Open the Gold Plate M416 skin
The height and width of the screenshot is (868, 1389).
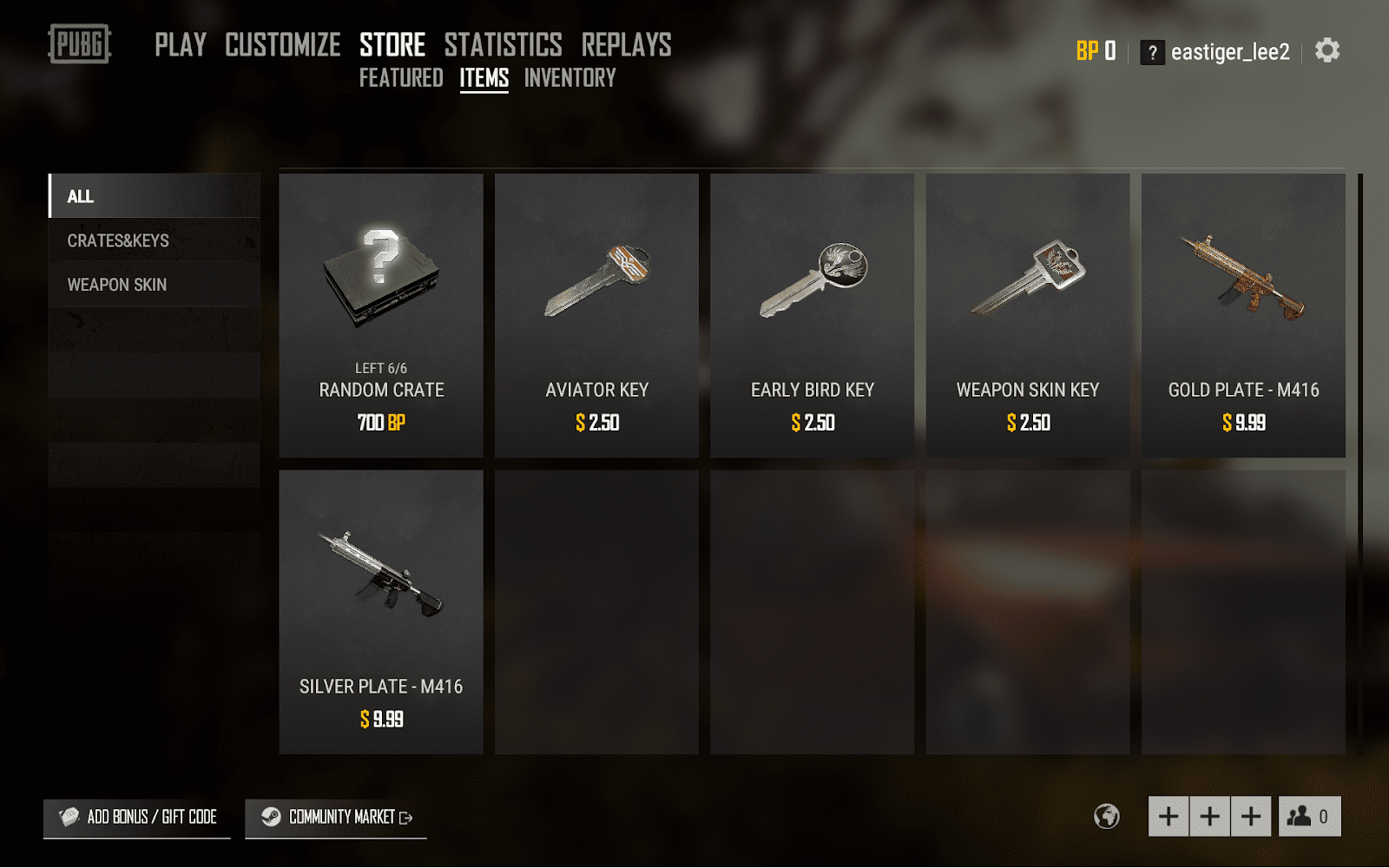1243,315
